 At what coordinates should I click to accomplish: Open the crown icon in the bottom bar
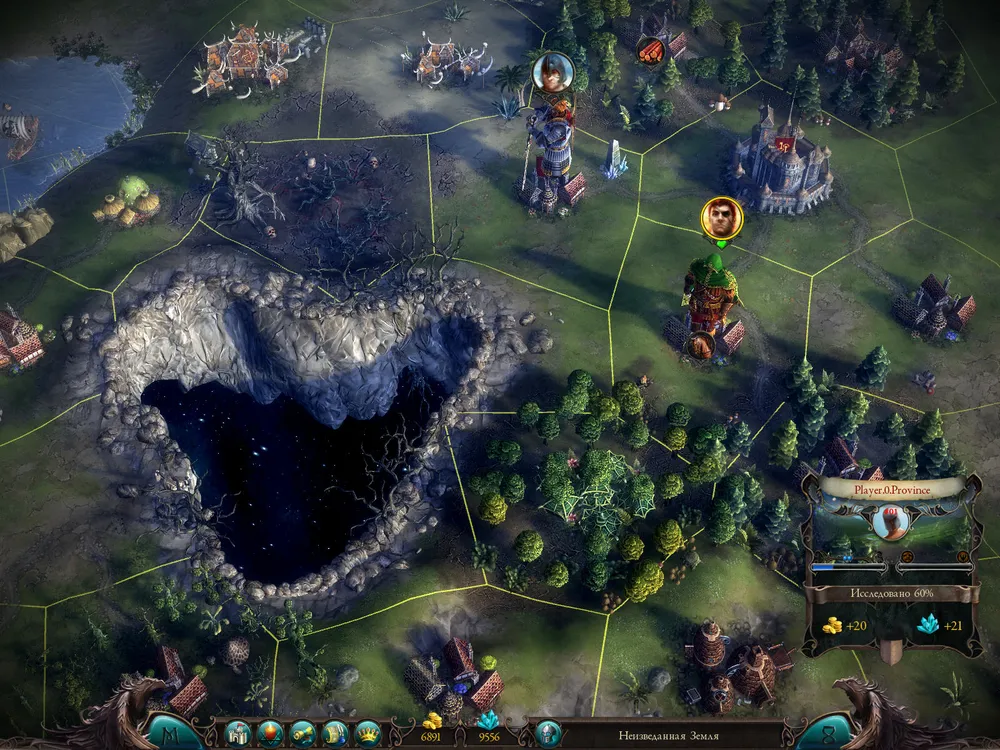[368, 733]
